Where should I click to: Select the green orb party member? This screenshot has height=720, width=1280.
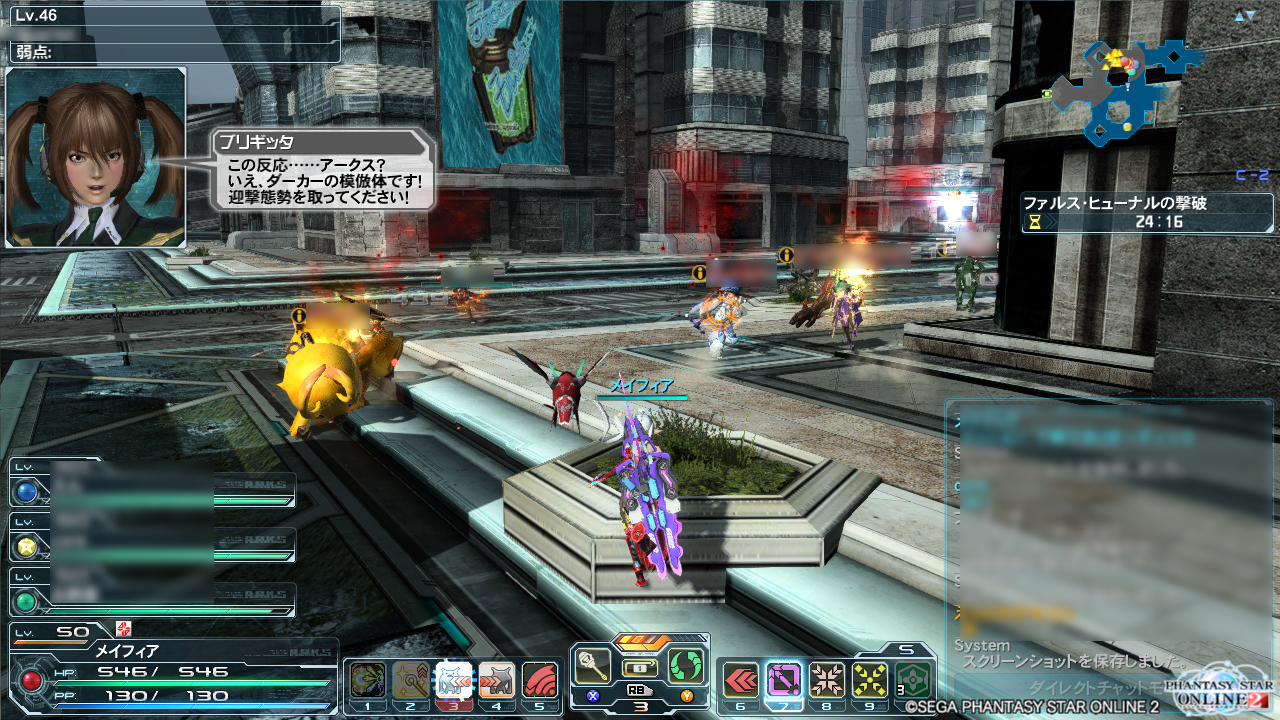click(27, 600)
